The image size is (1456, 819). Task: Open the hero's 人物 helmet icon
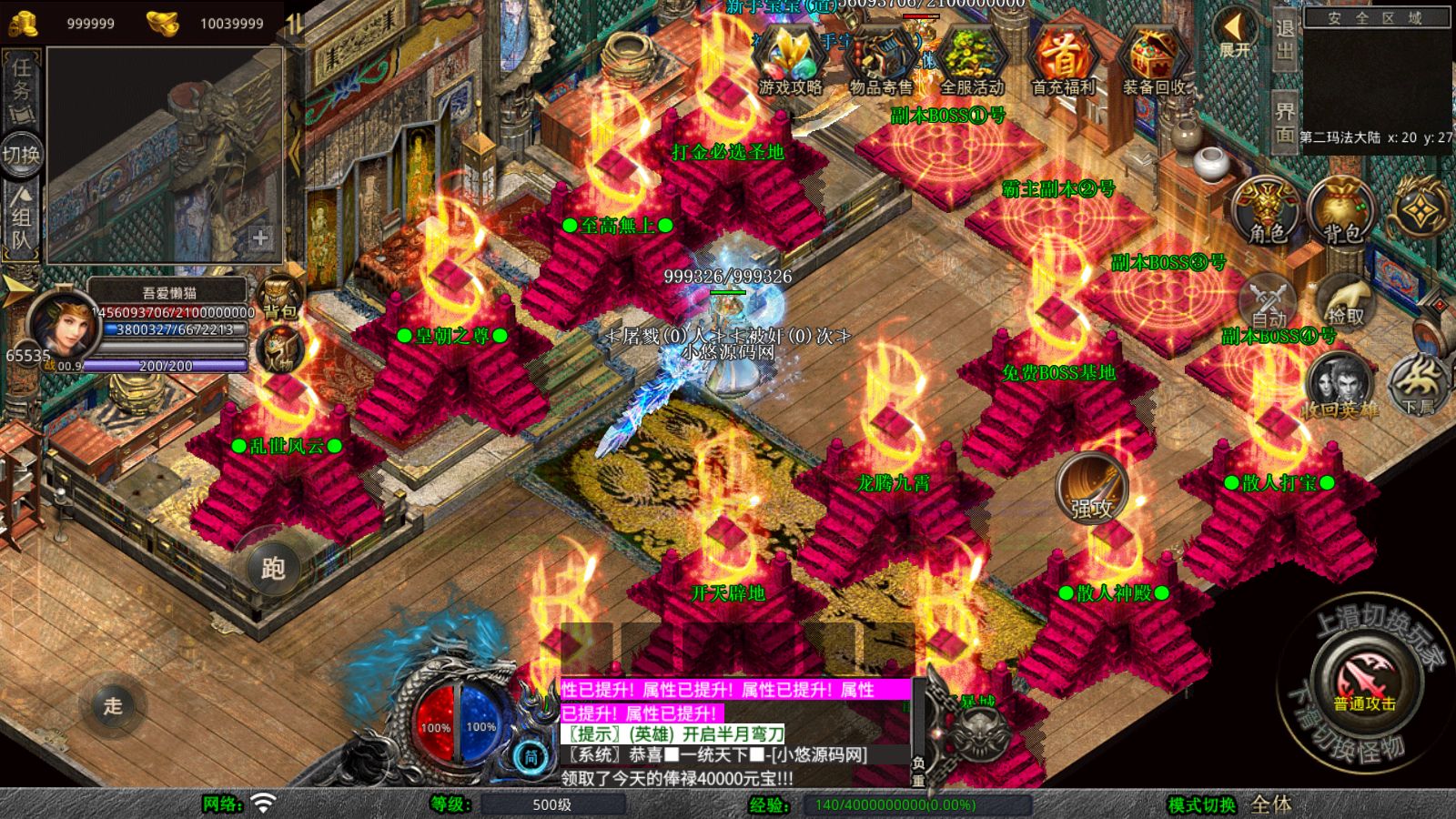pos(279,350)
